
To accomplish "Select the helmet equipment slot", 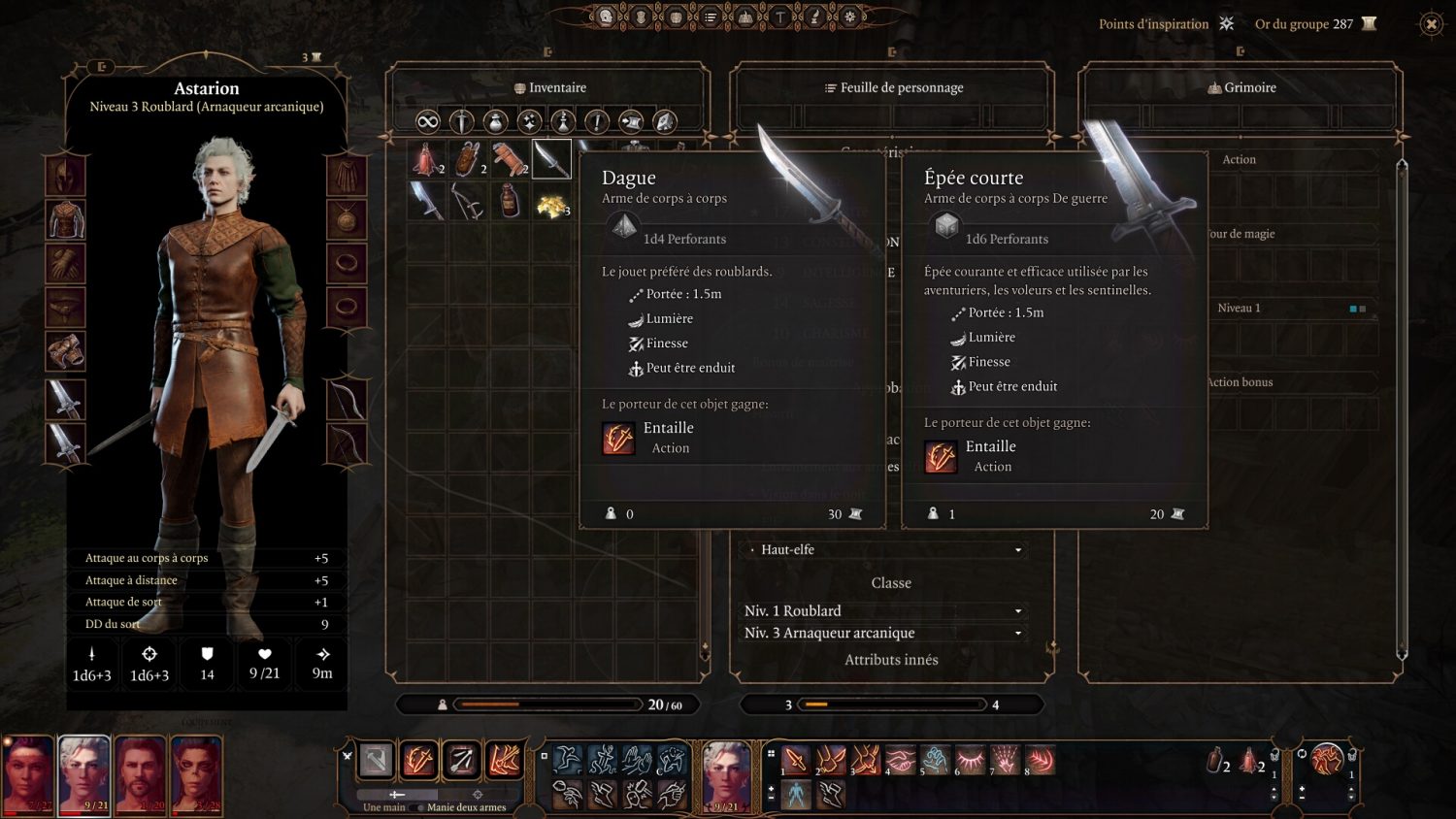I will (66, 177).
